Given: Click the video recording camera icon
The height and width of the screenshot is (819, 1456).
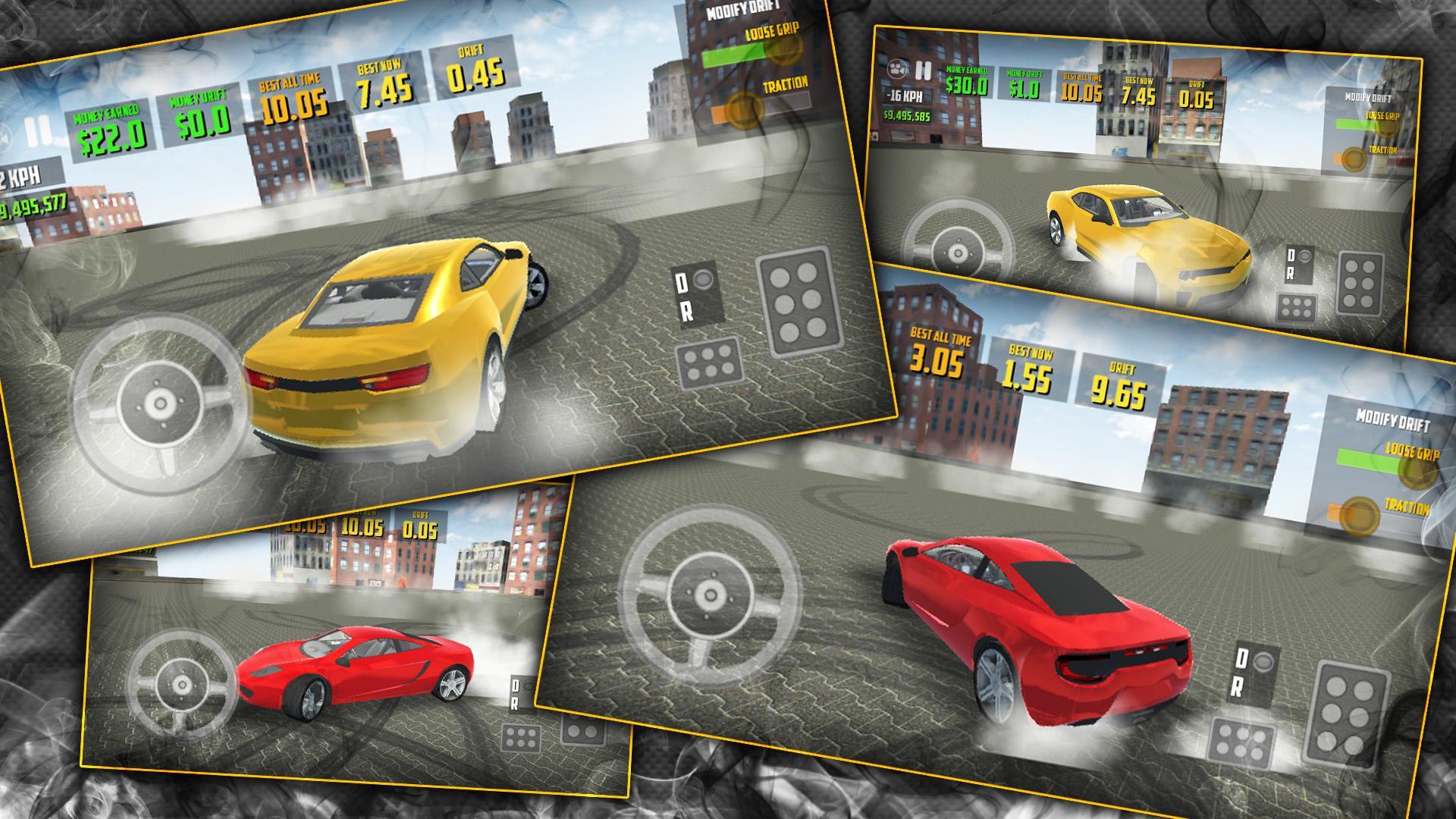Looking at the screenshot, I should tap(897, 71).
